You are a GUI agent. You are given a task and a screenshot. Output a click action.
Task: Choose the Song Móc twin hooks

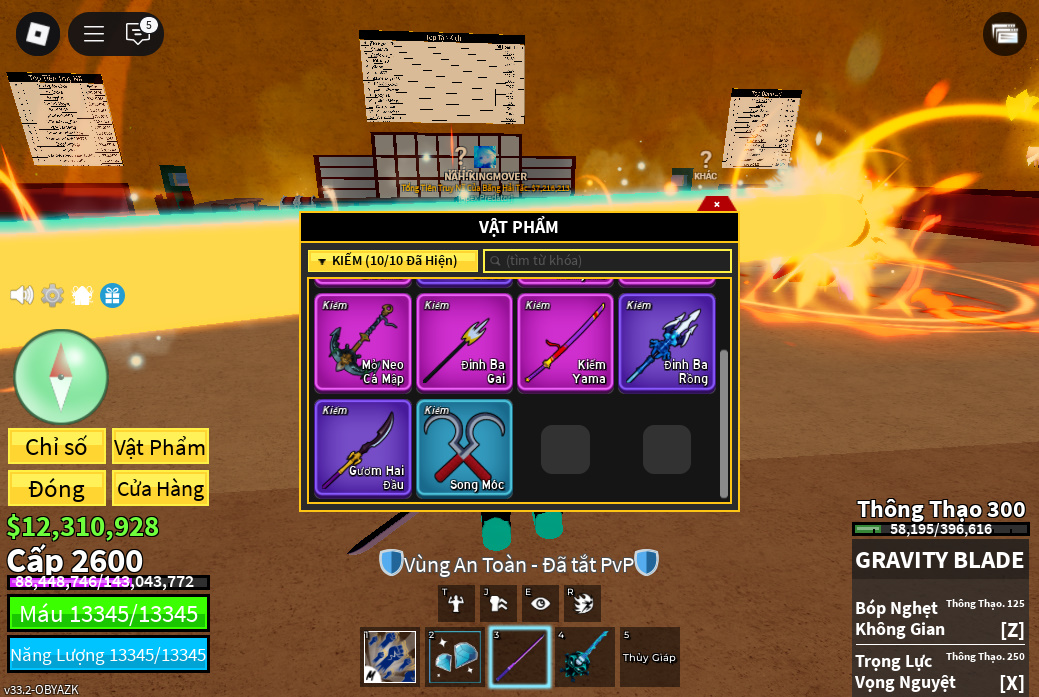464,448
